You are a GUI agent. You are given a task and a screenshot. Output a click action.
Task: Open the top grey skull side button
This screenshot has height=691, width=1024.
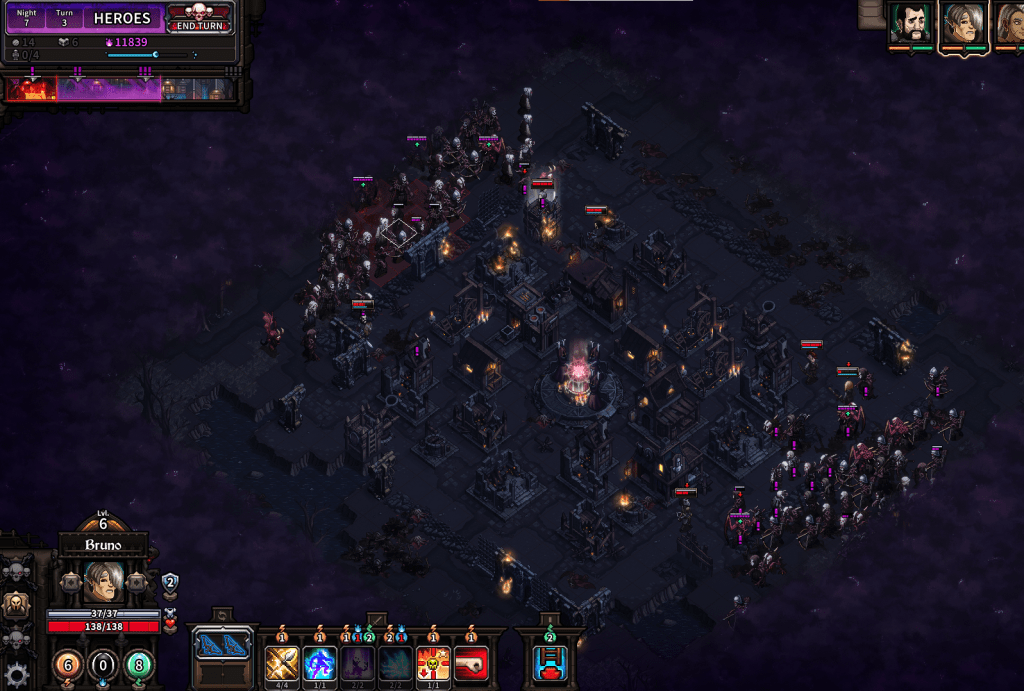pos(16,571)
